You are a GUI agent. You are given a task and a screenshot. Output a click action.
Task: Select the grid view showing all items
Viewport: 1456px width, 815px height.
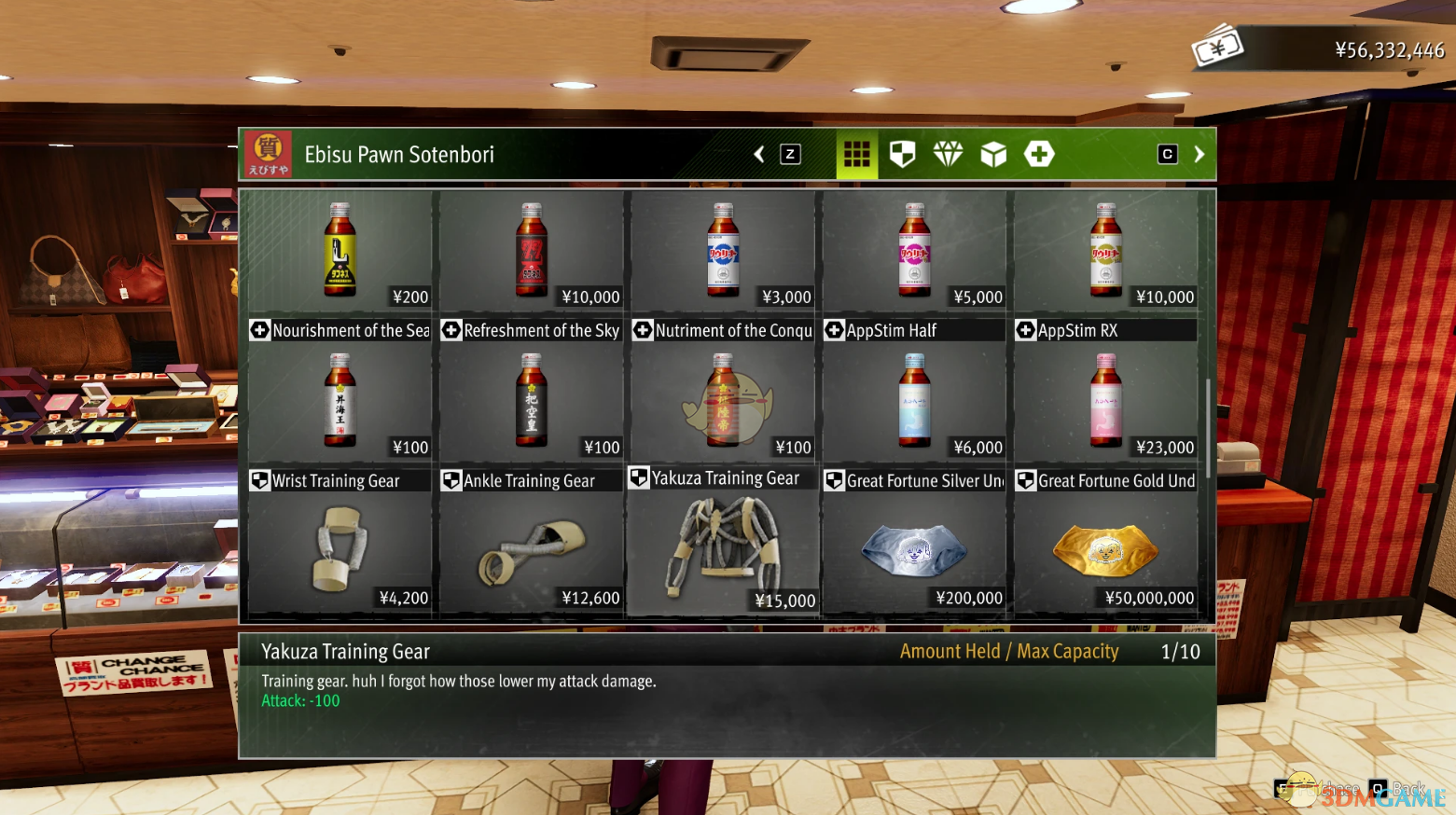coord(856,154)
